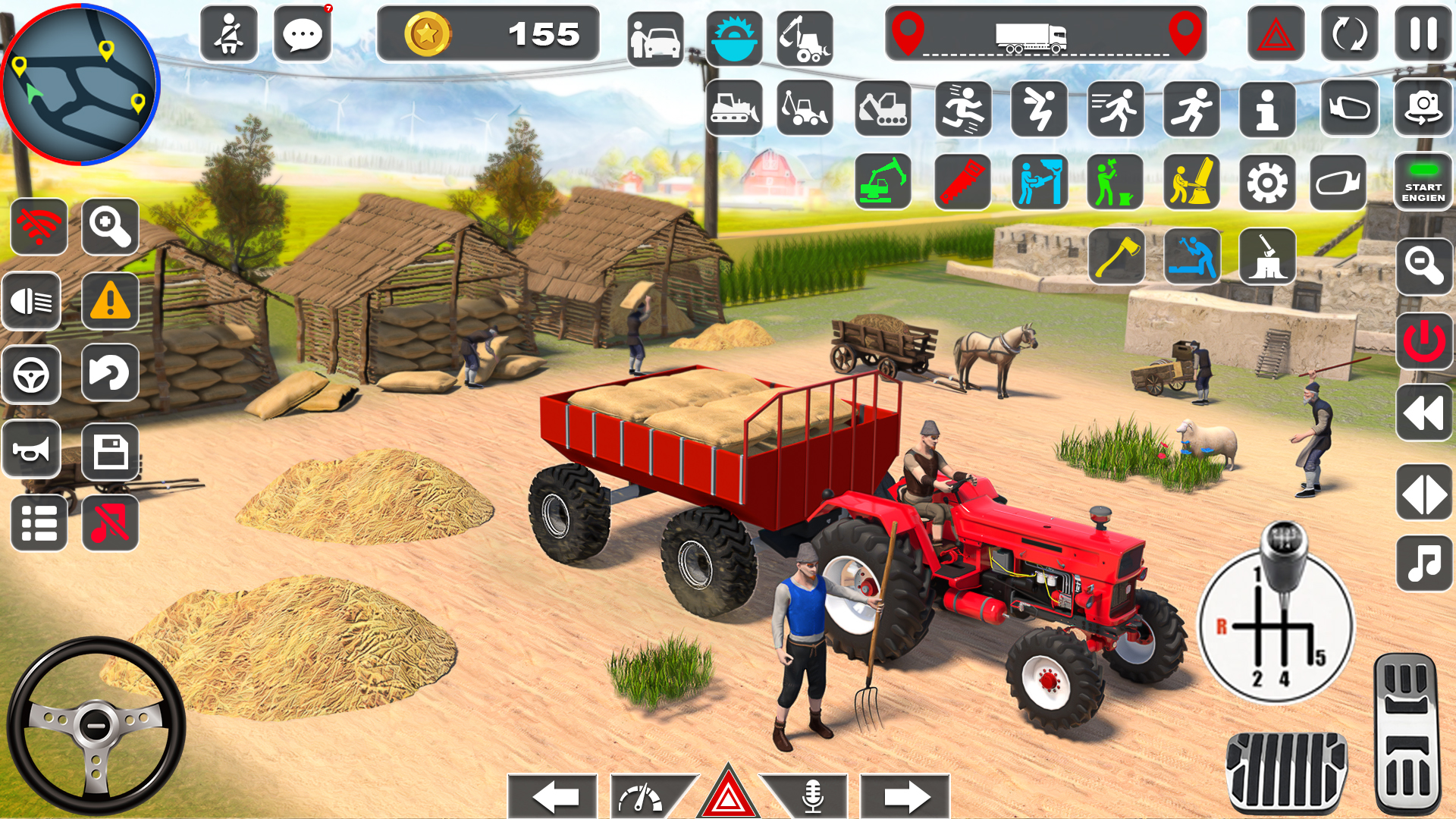
Task: Save the game progress
Action: coord(110,450)
